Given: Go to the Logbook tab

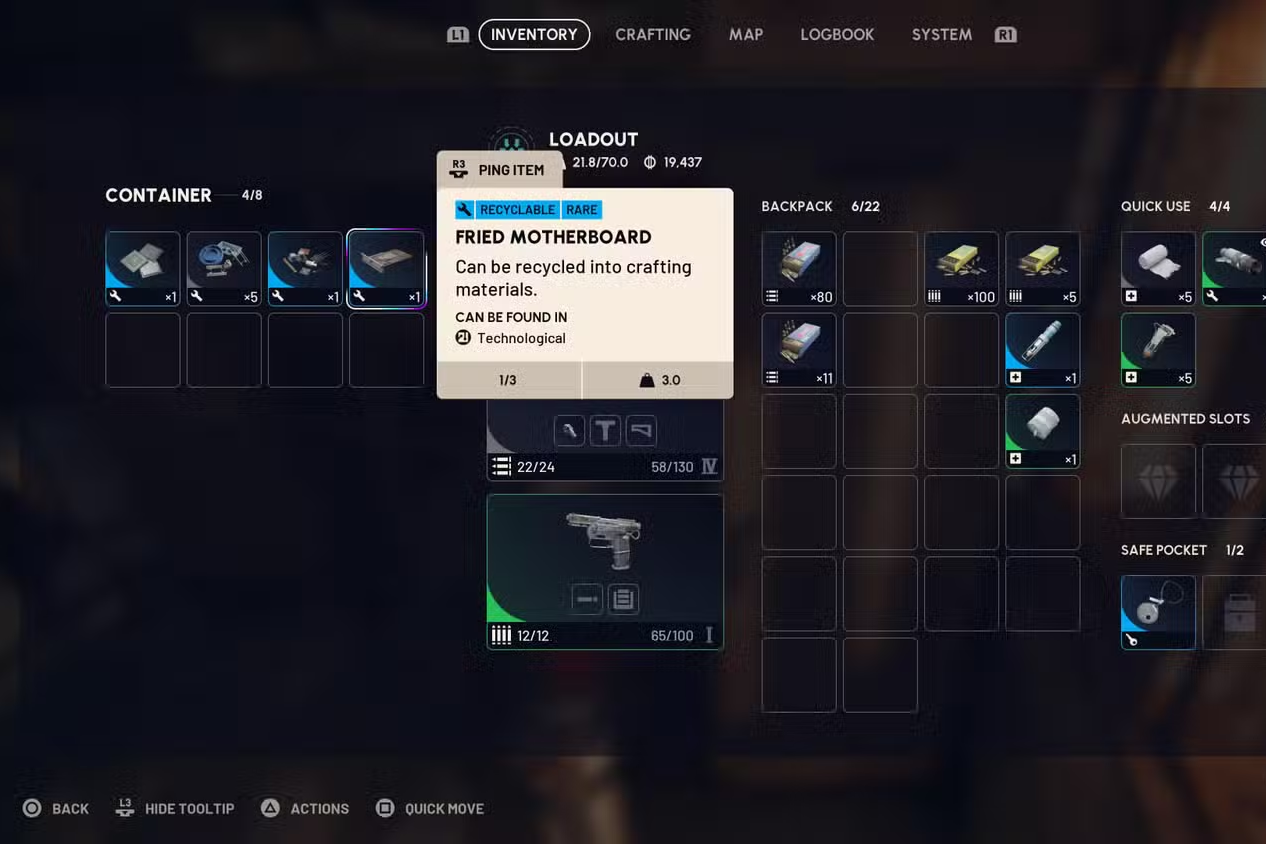Looking at the screenshot, I should (x=837, y=35).
